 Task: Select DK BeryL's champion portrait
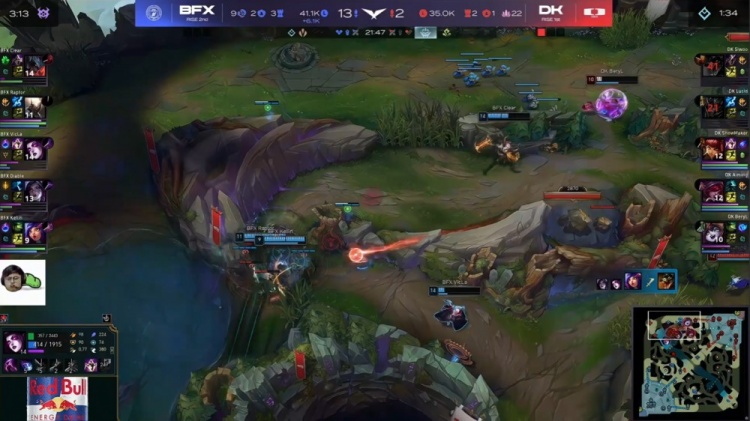pyautogui.click(x=714, y=232)
